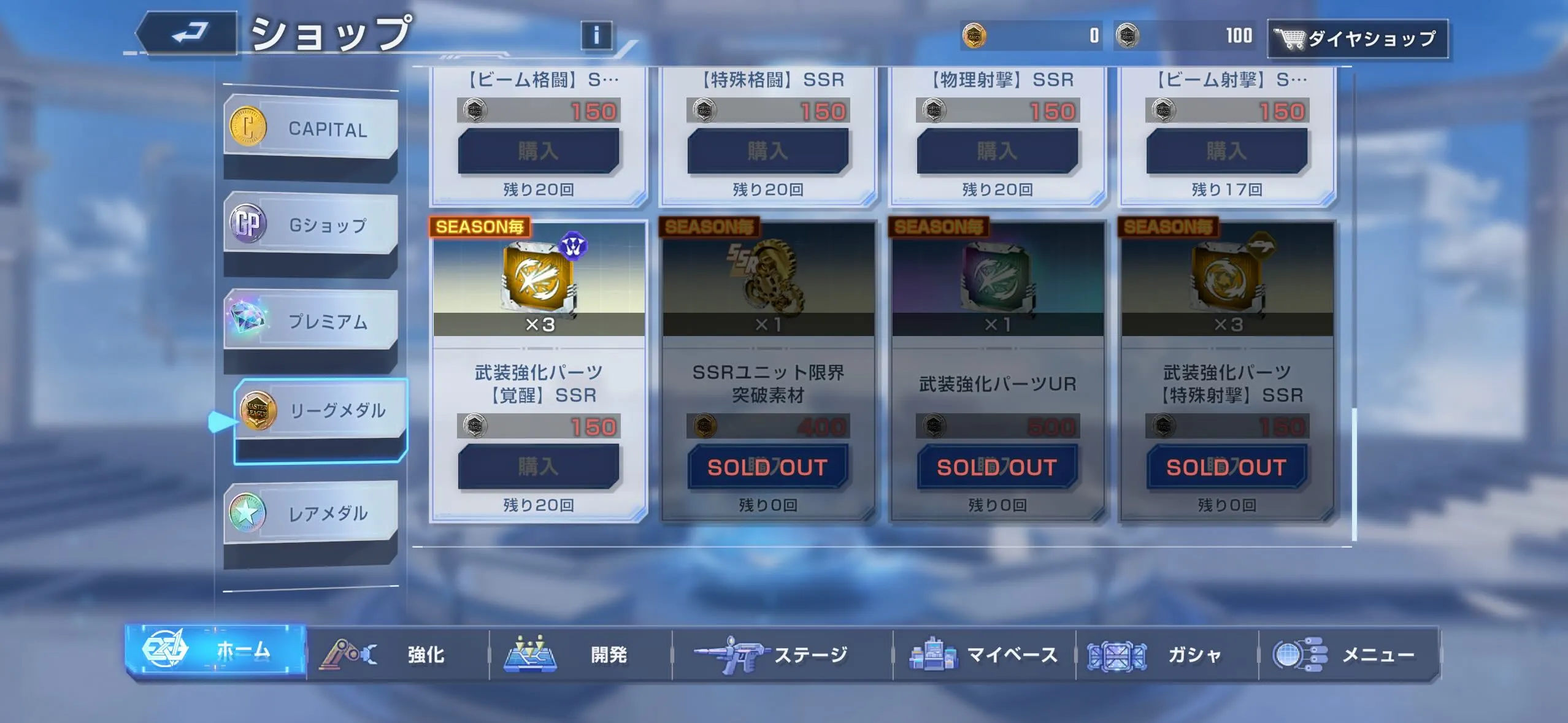This screenshot has height=723, width=1568.
Task: Tap 購入 on the 【特殊格闘】SSR item
Action: (769, 151)
